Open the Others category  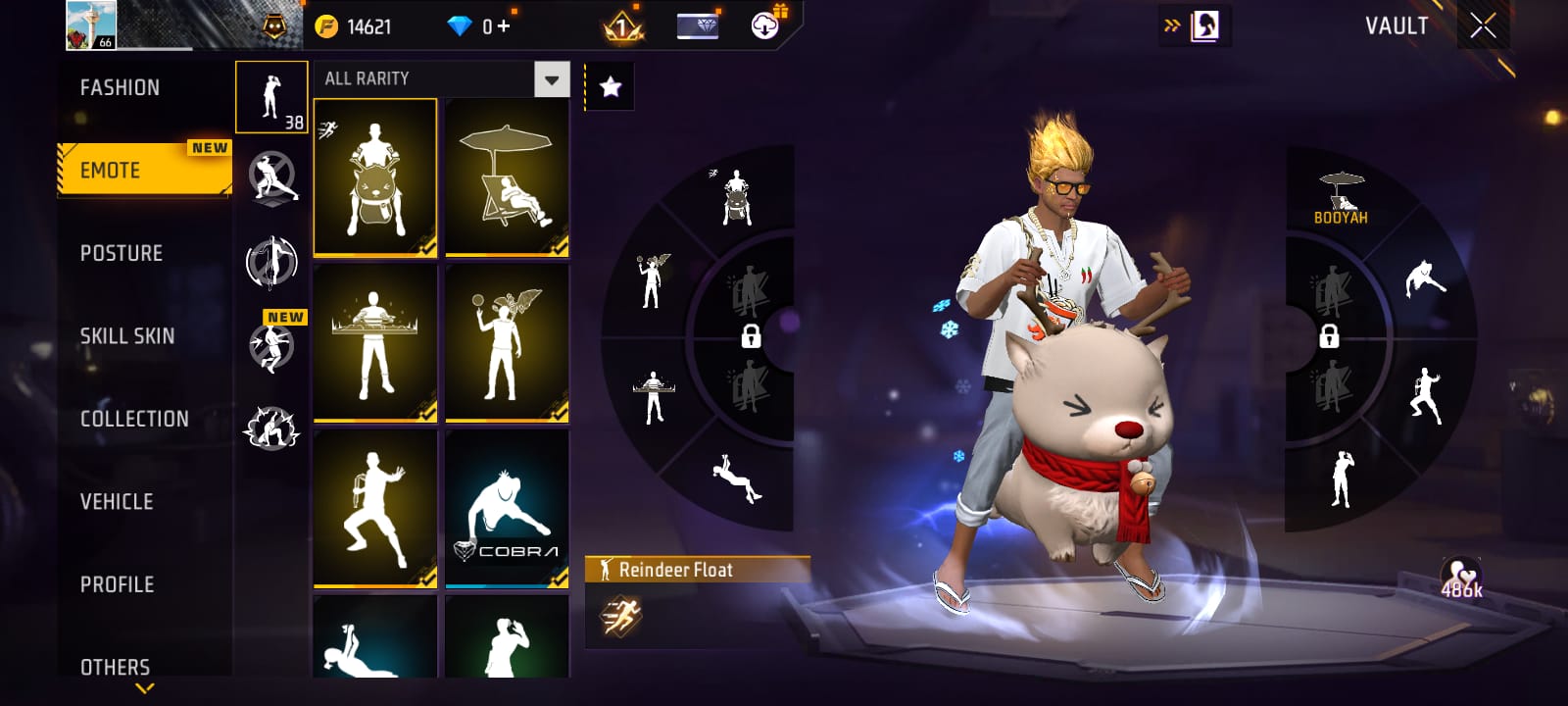[x=116, y=667]
